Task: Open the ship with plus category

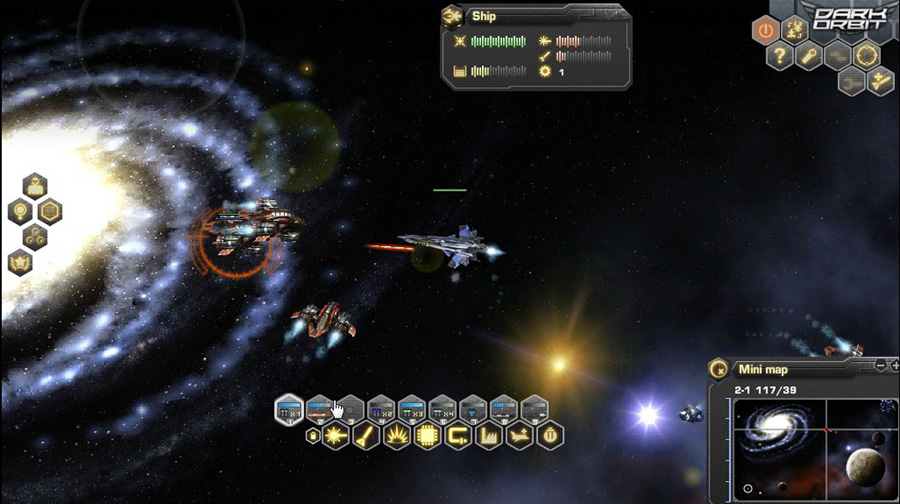Action: coord(520,436)
